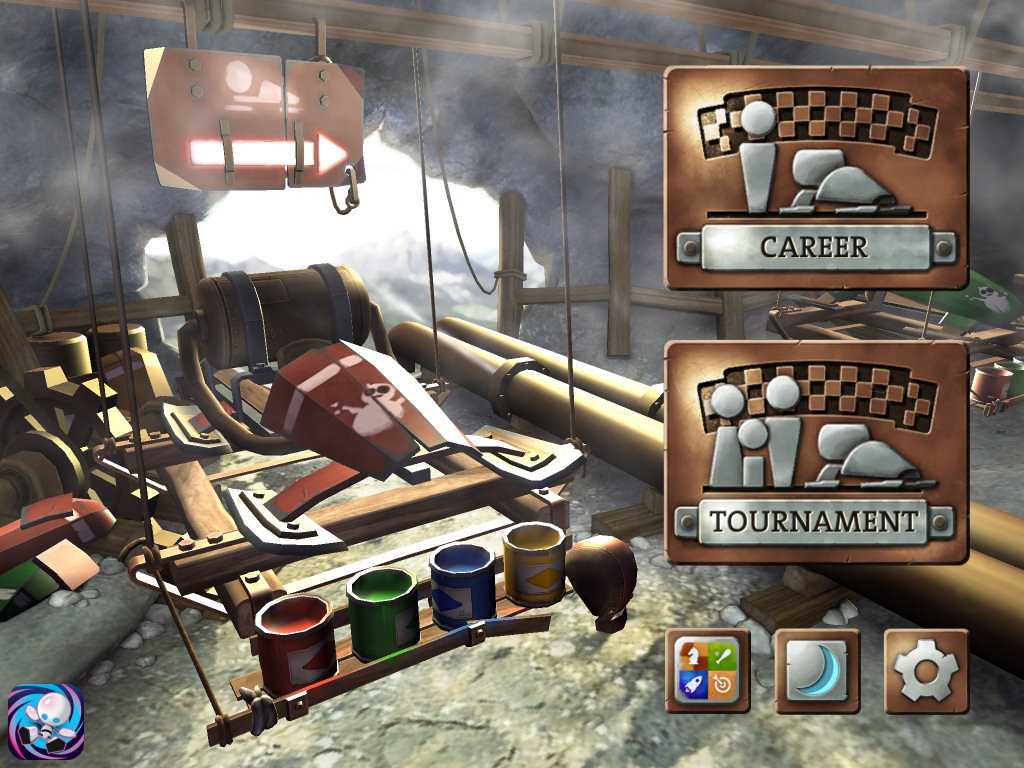Open Tournament mode
This screenshot has width=1024, height=768.
(816, 452)
